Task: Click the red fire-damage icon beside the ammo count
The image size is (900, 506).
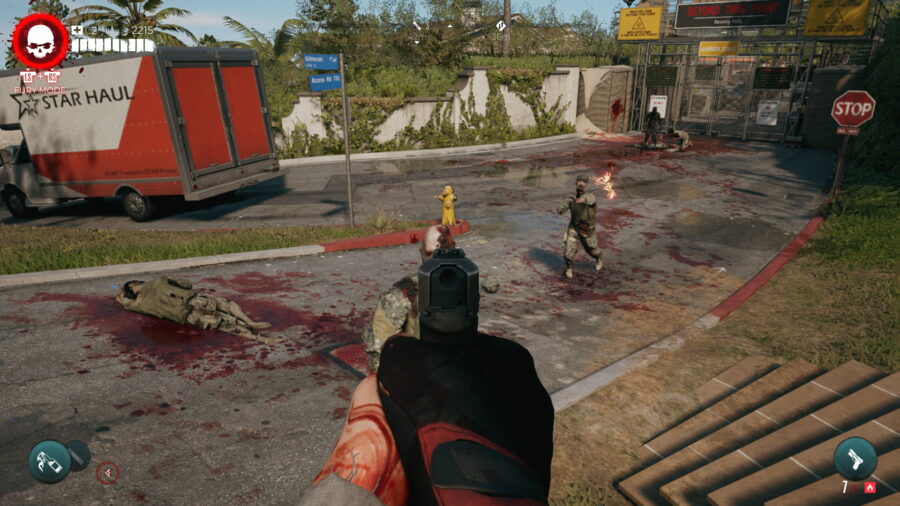Action: coord(870,487)
